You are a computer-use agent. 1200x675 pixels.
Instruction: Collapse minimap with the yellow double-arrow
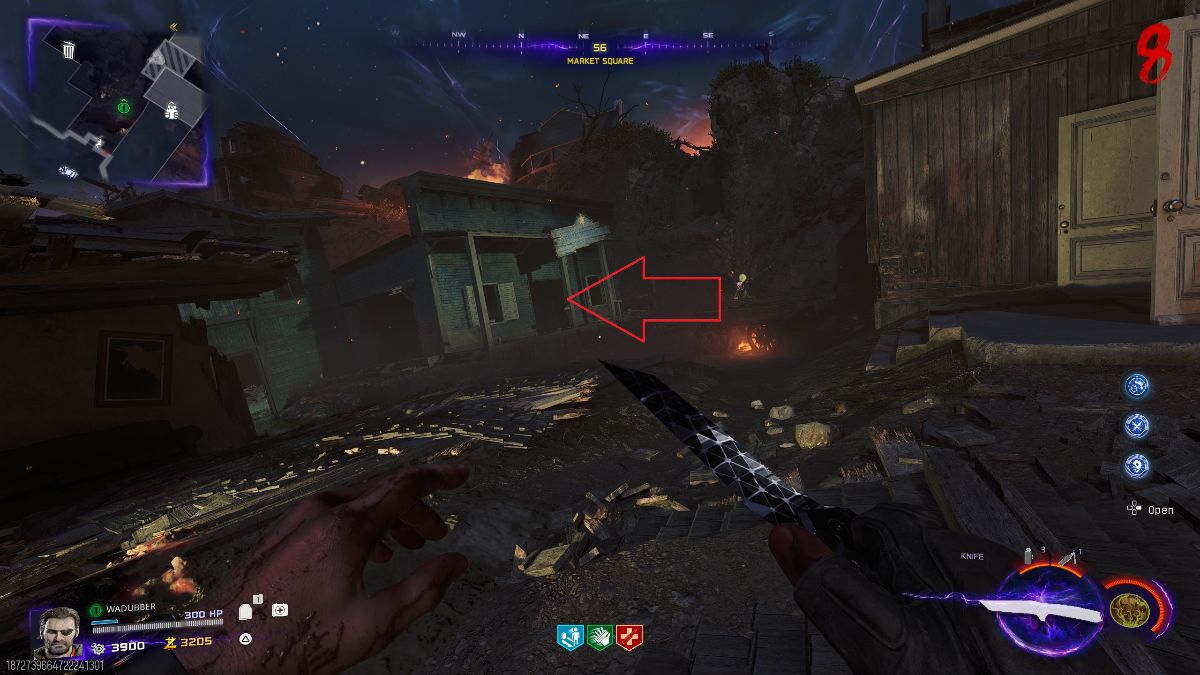coord(173,27)
